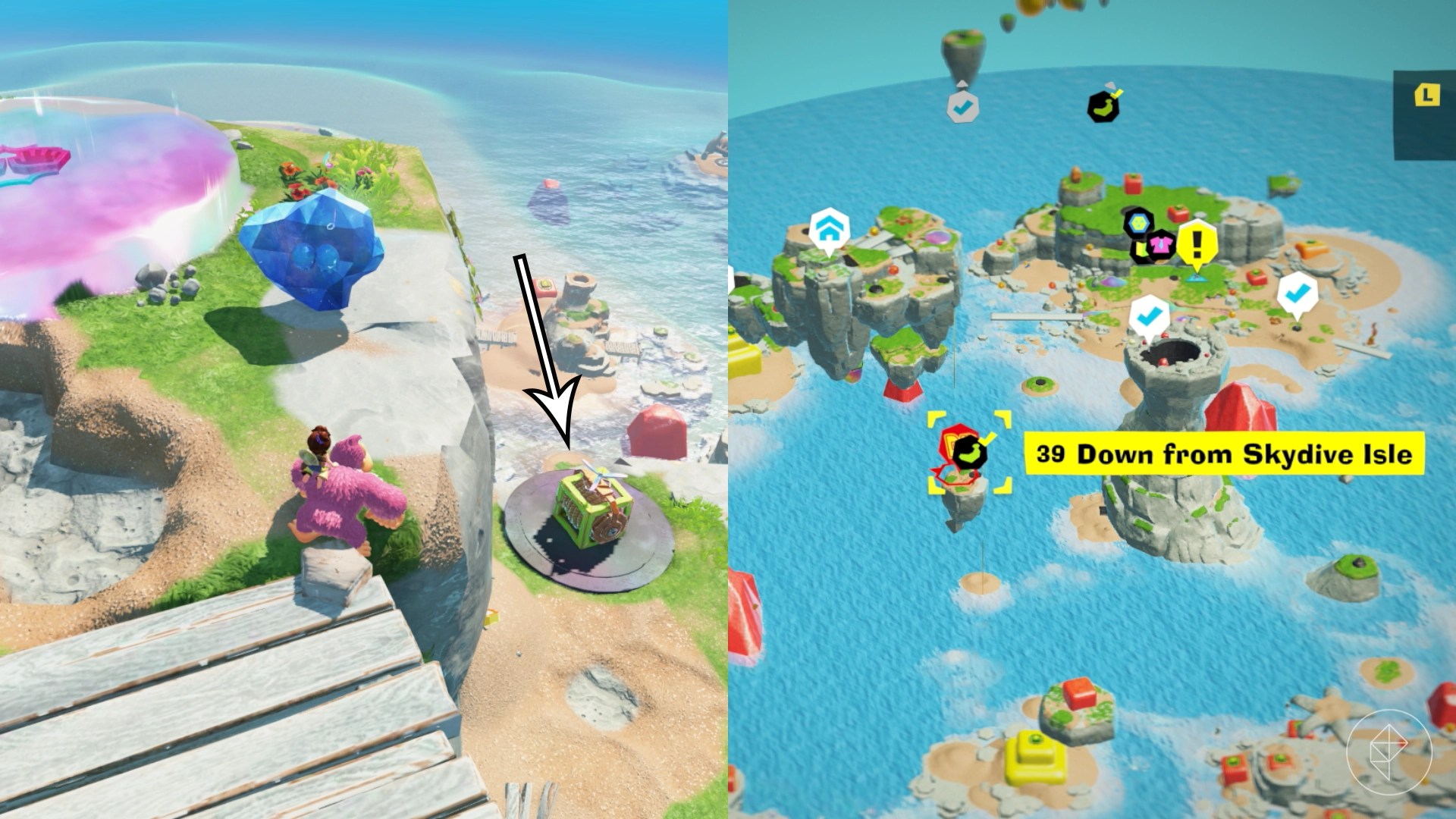This screenshot has width=1456, height=819.
Task: Select the highlighted banana marker inside yellow brackets
Action: click(x=968, y=453)
